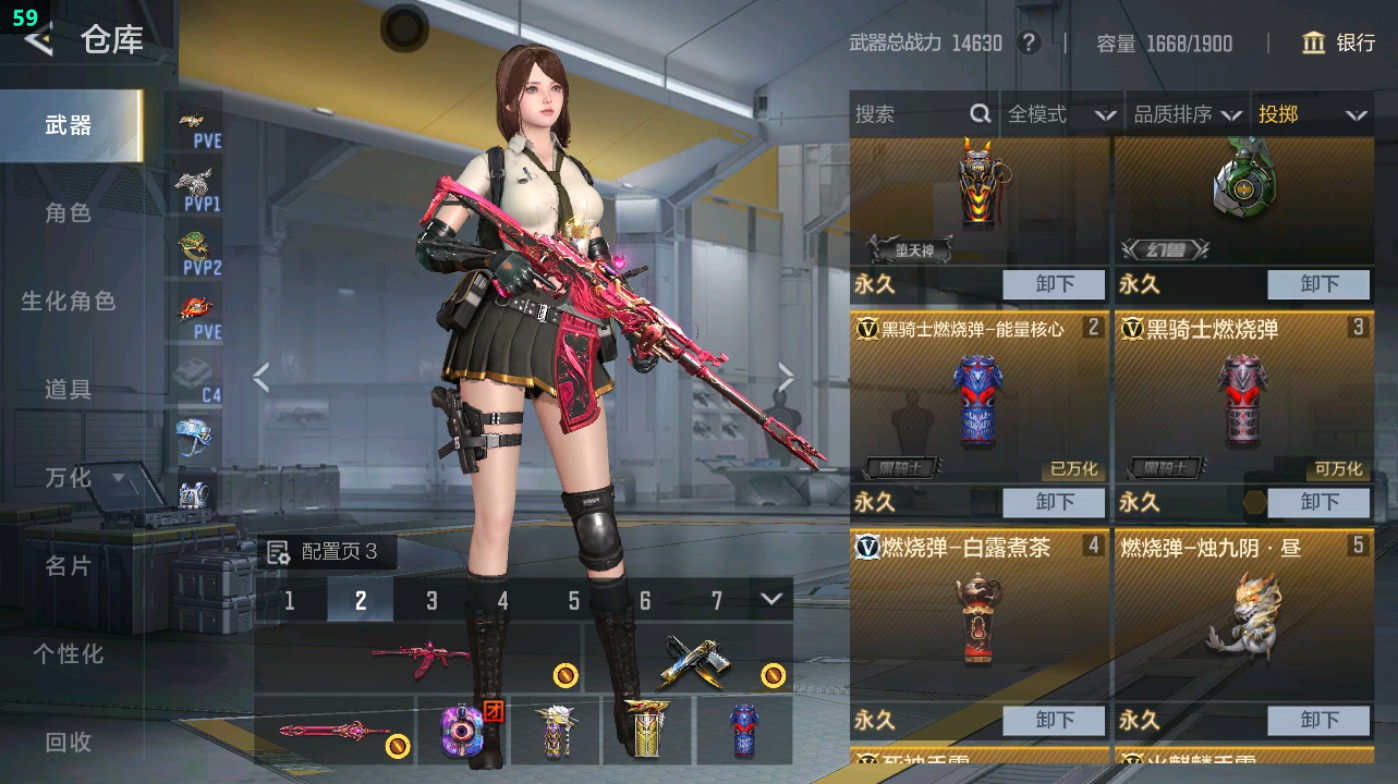This screenshot has width=1398, height=784.
Task: Open the 回收 section
Action: coord(68,742)
